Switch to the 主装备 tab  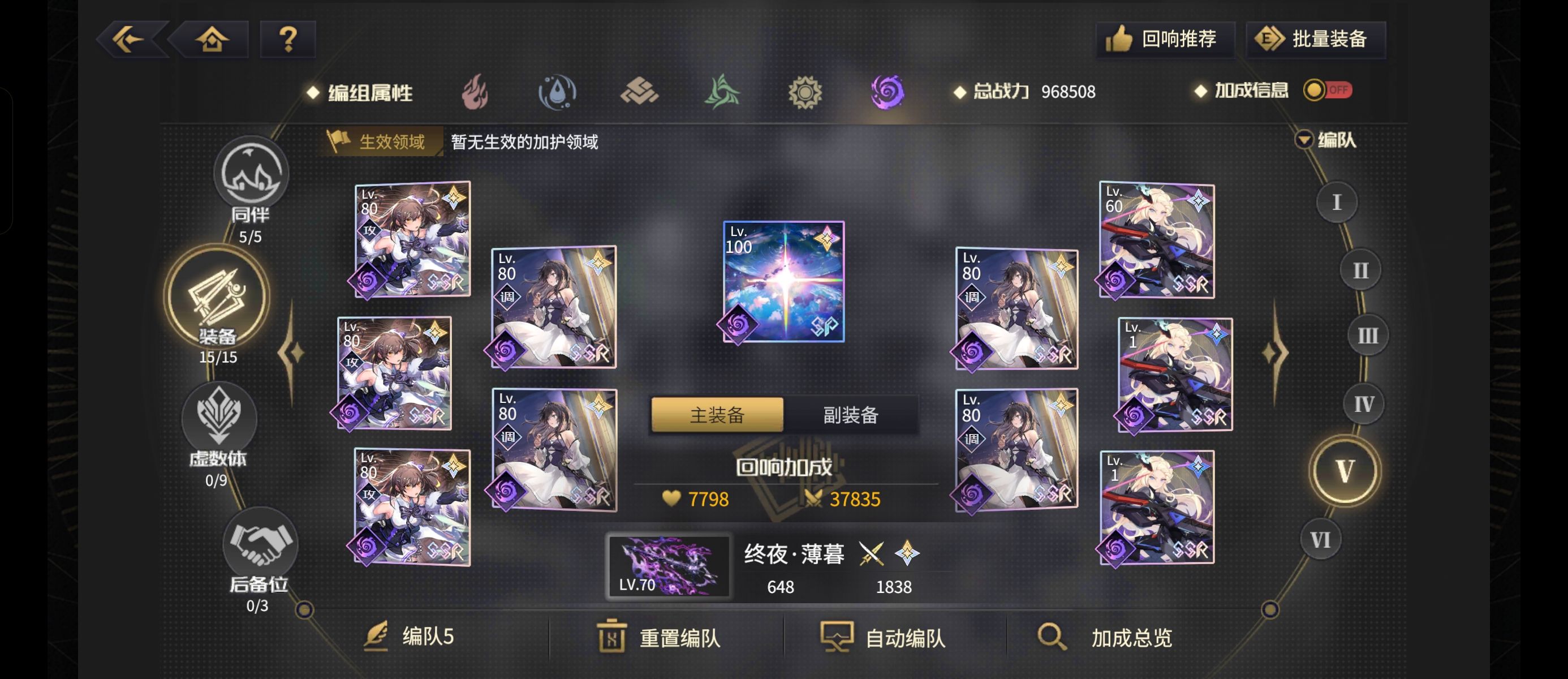(717, 415)
